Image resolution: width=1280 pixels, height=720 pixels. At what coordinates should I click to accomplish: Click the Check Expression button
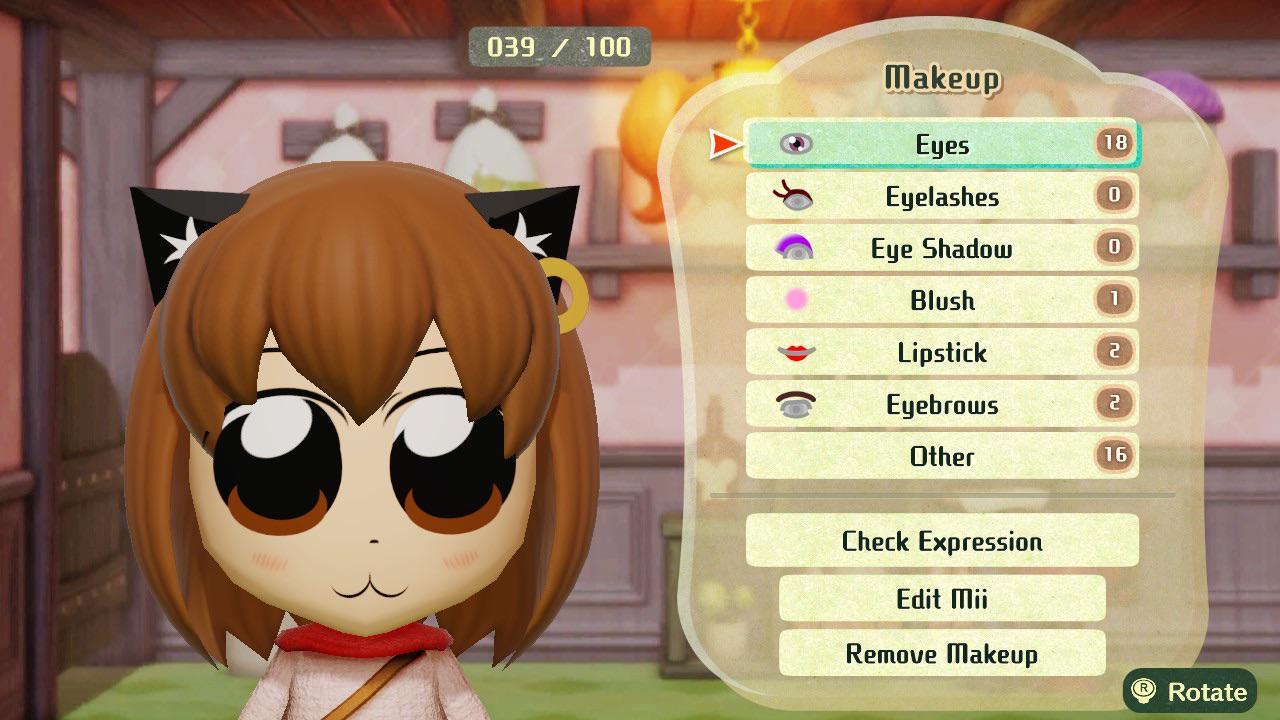(942, 541)
